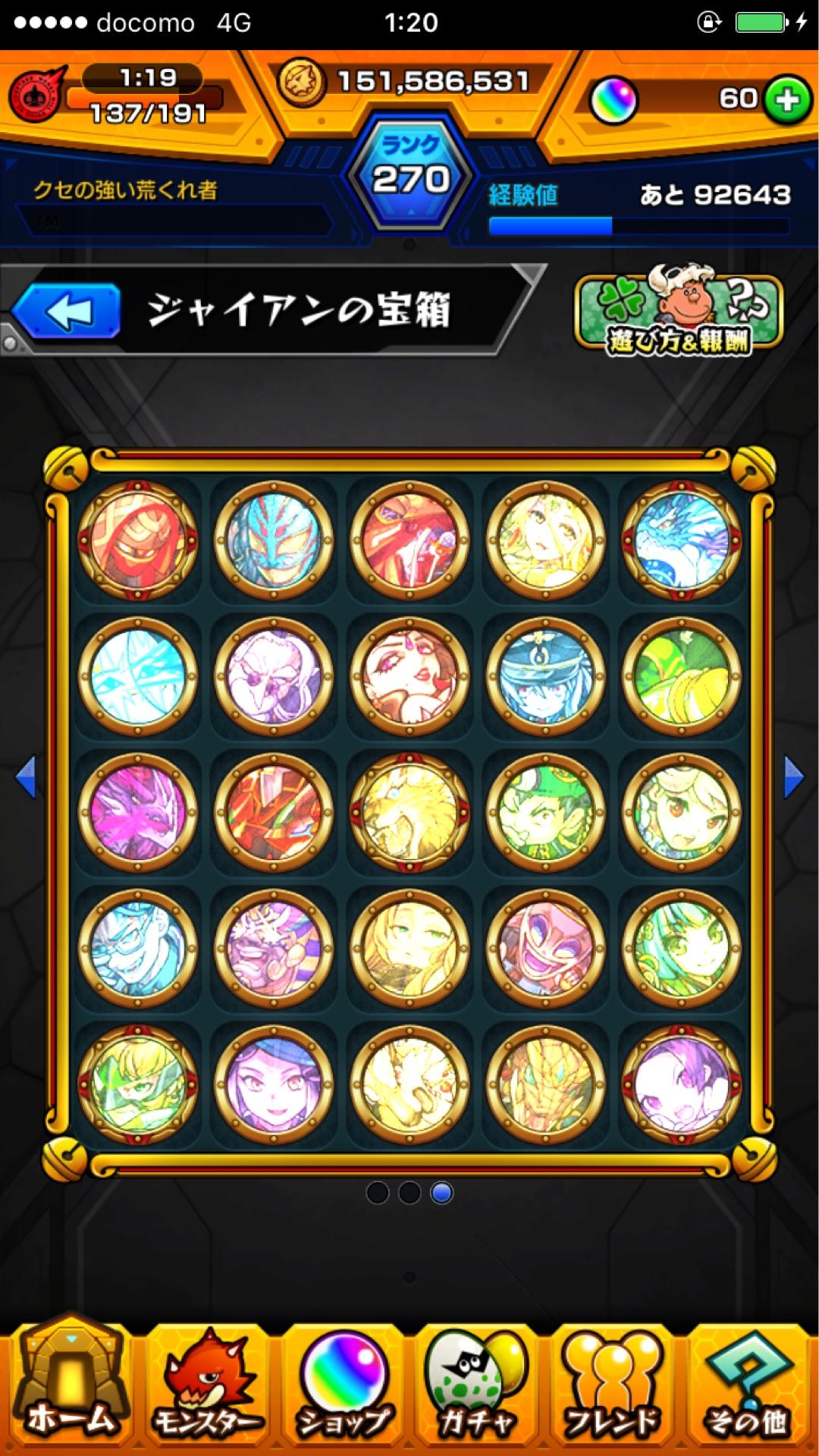
Task: Choose the golden lion medal
Action: [x=409, y=812]
